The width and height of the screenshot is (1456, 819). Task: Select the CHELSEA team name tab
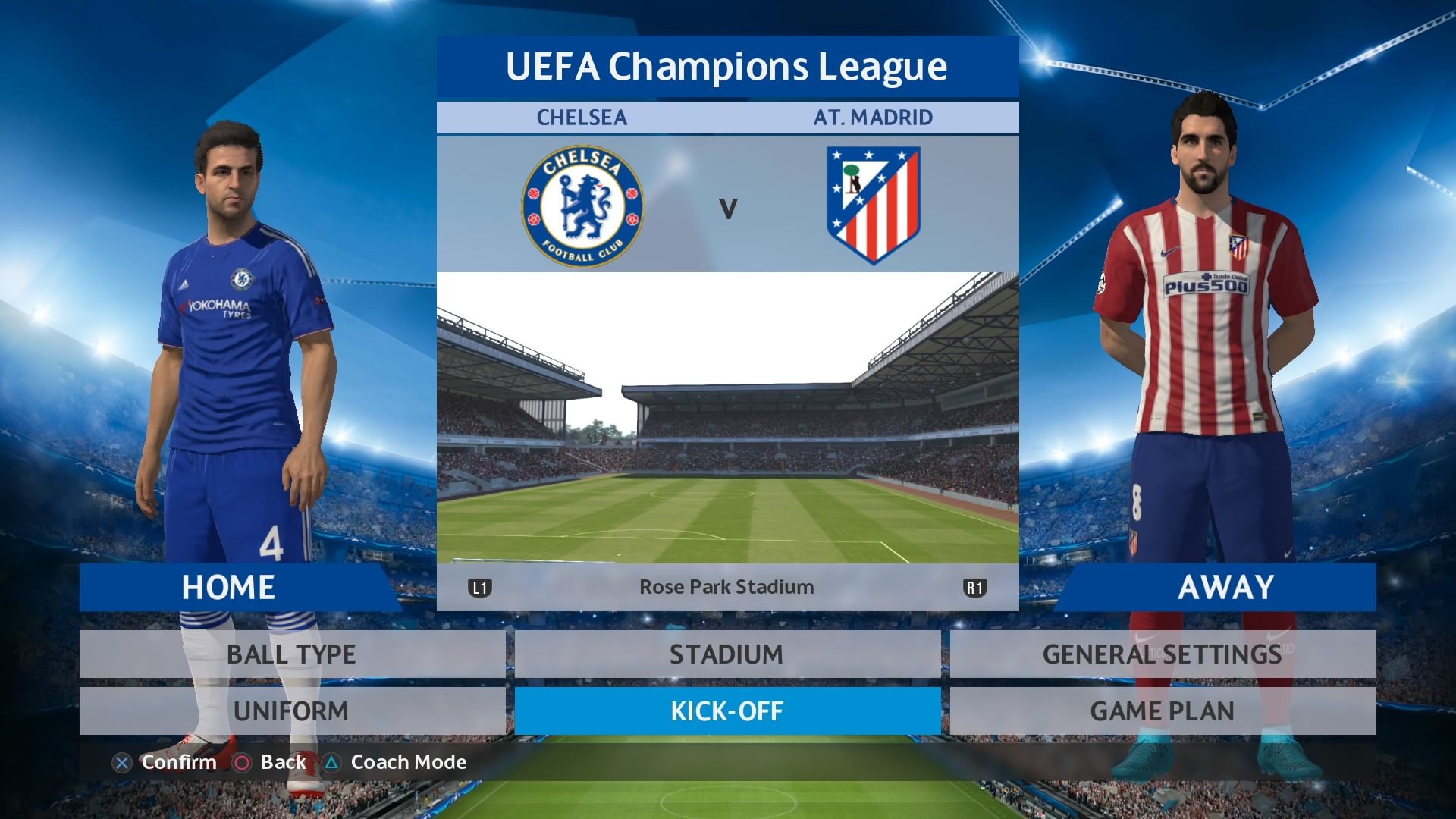[x=582, y=117]
